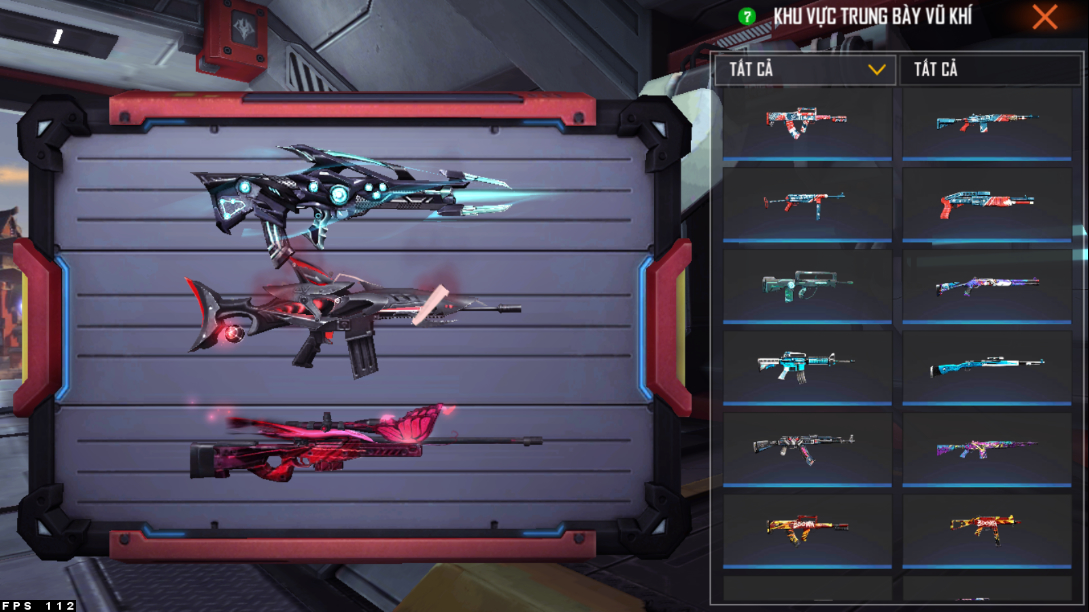Pick the black and pink AK skin
The height and width of the screenshot is (612, 1089).
(x=806, y=446)
